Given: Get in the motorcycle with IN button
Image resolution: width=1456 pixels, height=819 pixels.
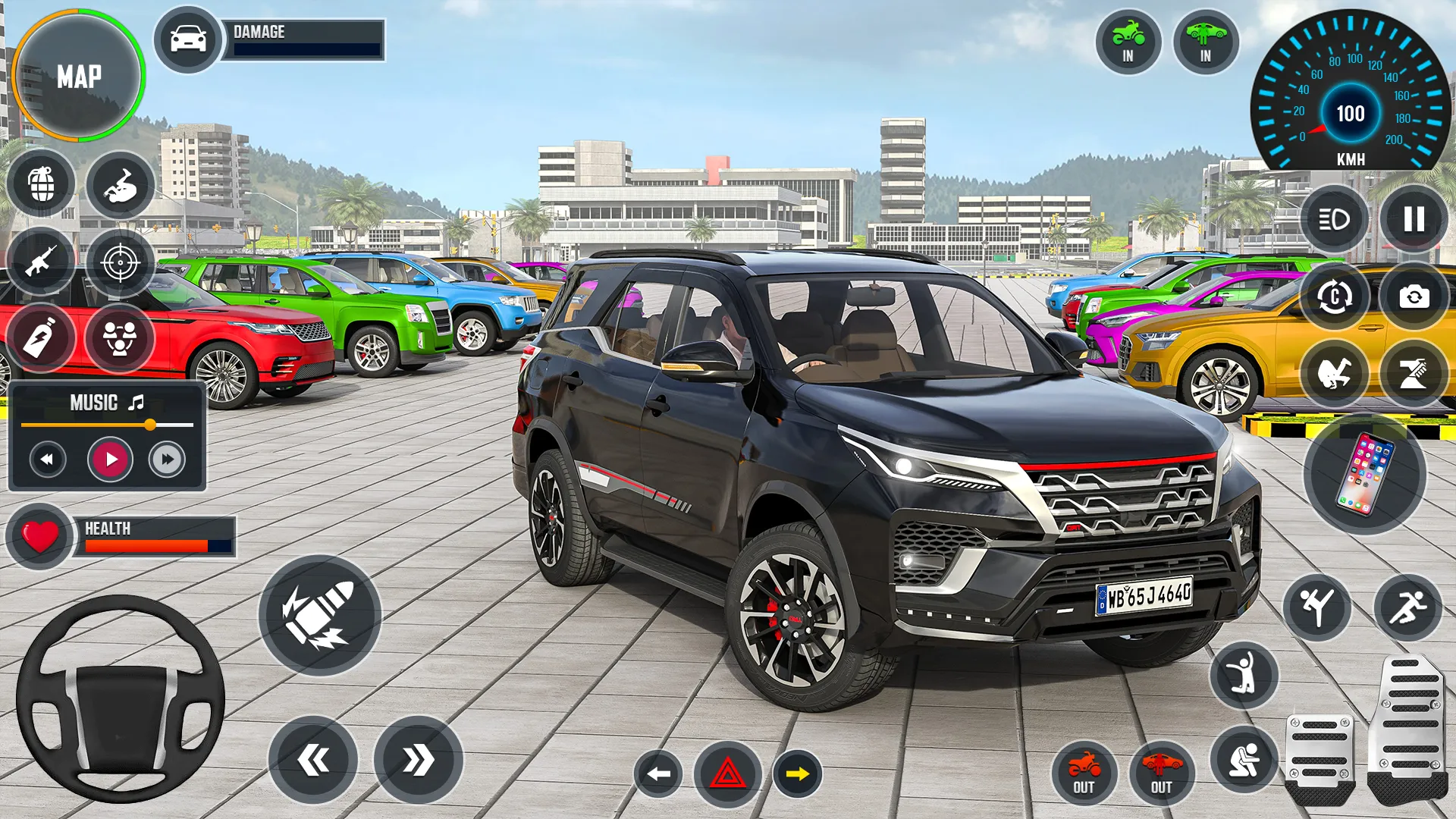Looking at the screenshot, I should 1128,42.
